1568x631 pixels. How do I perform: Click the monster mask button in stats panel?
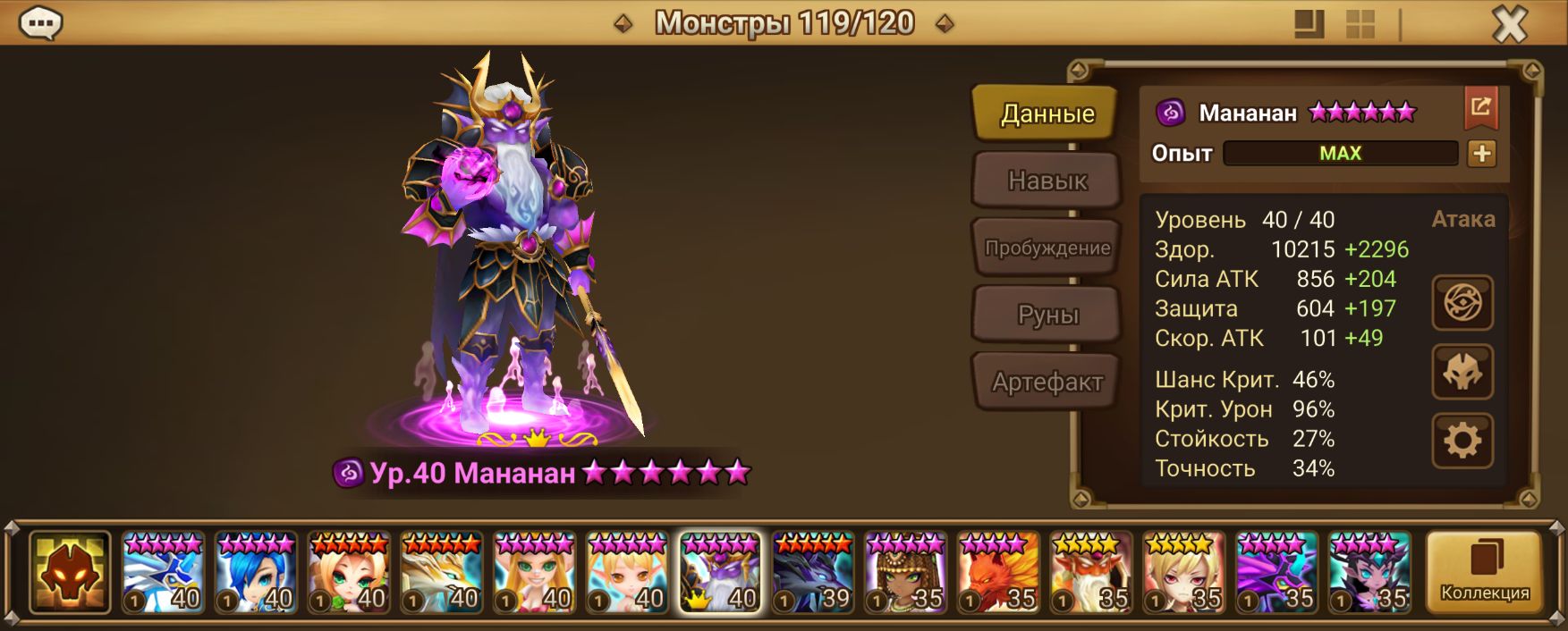coord(1462,372)
